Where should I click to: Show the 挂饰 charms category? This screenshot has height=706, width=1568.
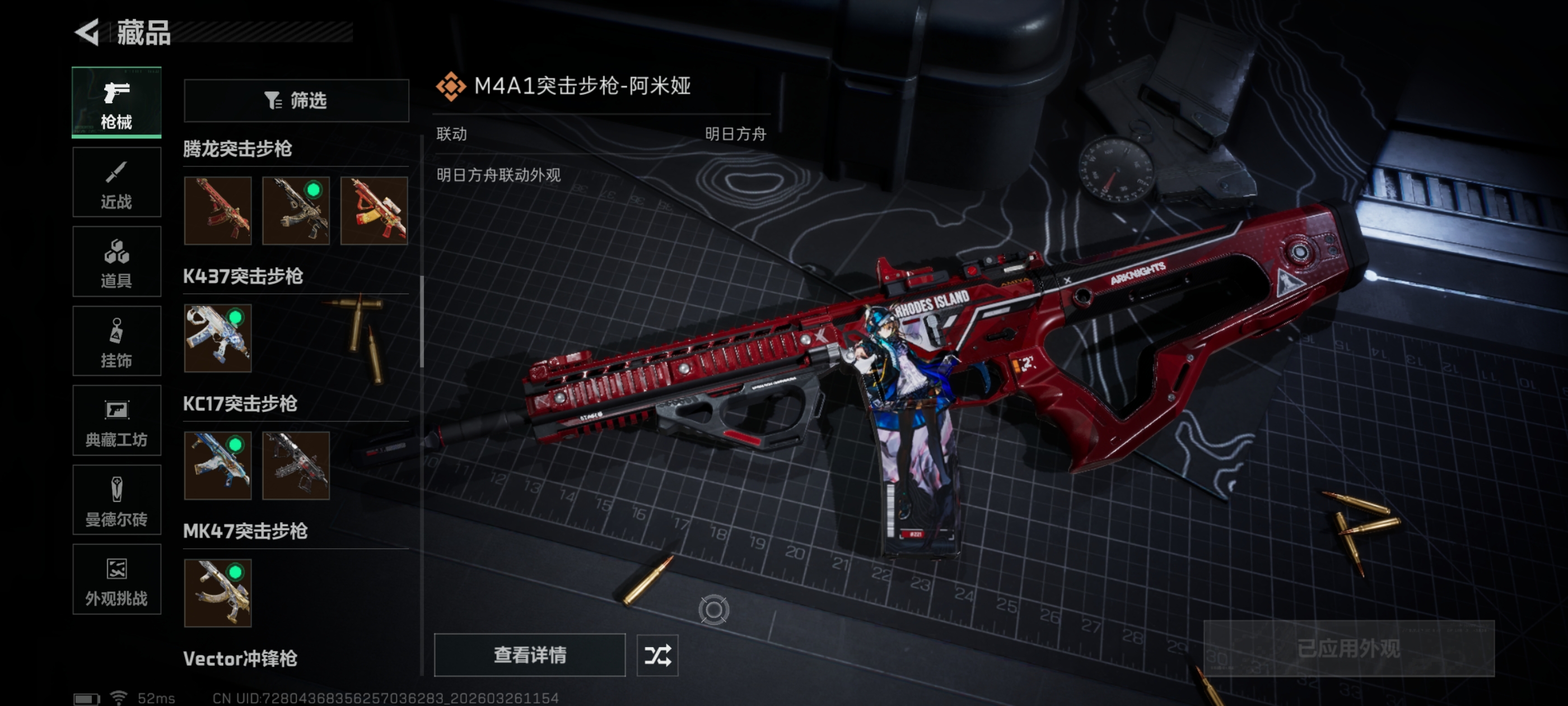(x=116, y=341)
